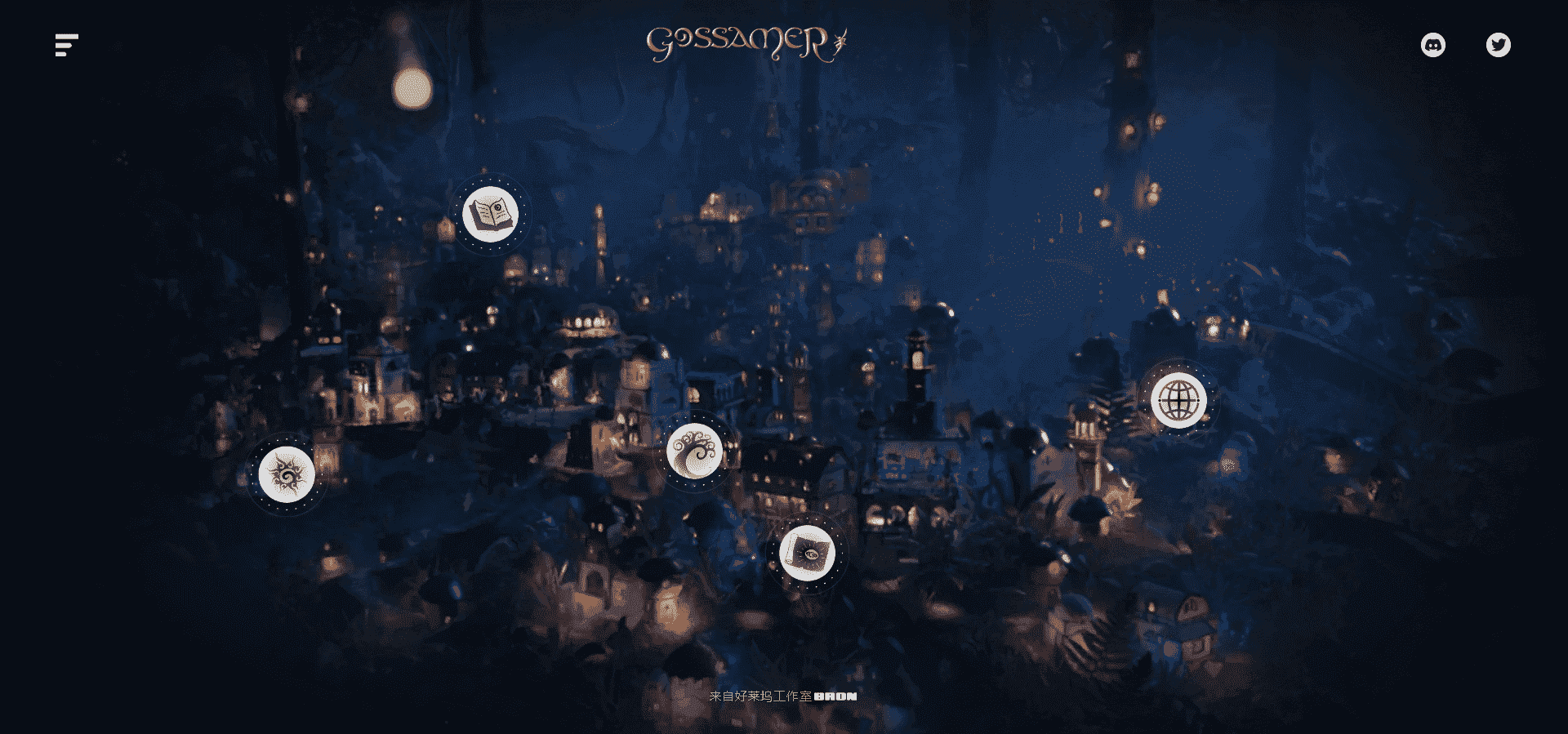
Task: Expand the site menu from the top-left
Action: pyautogui.click(x=65, y=45)
